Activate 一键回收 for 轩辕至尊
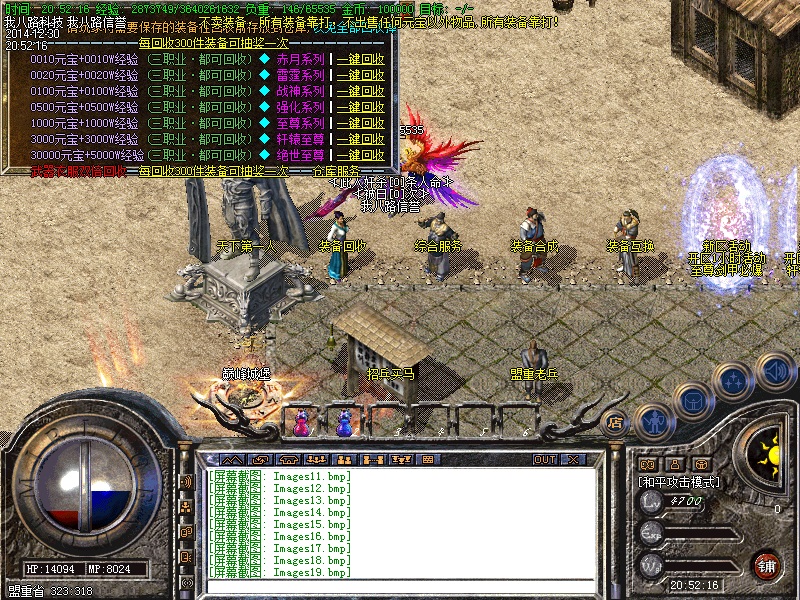The height and width of the screenshot is (600, 800). pyautogui.click(x=361, y=139)
